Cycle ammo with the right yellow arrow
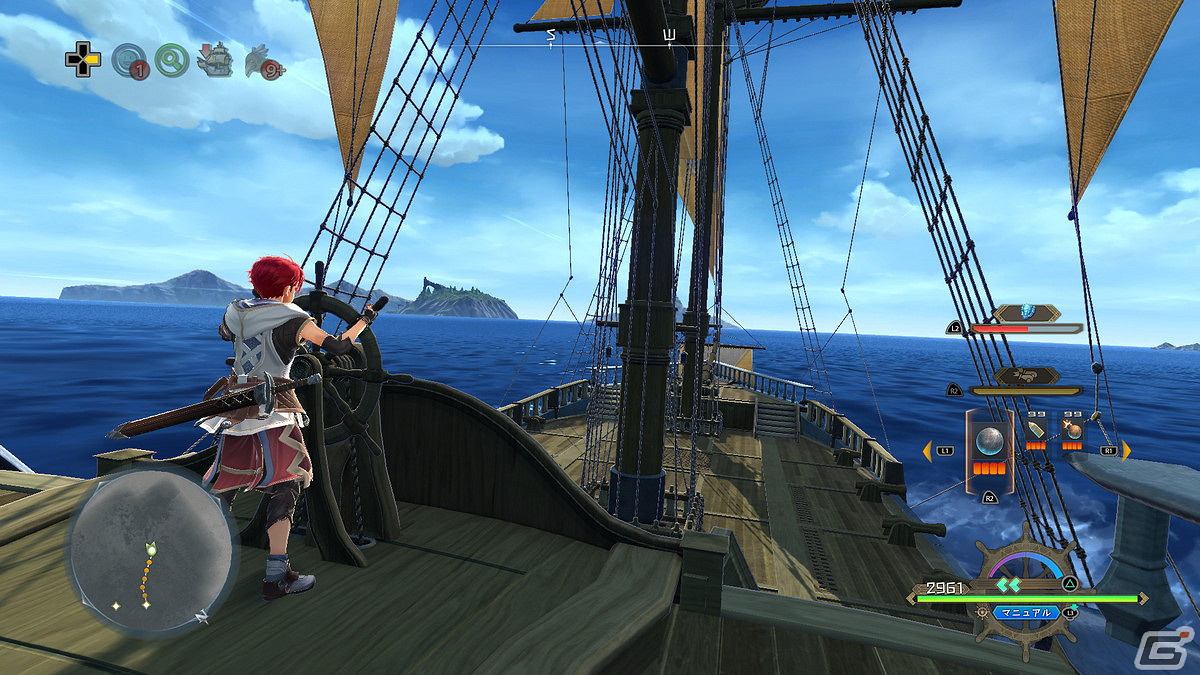The image size is (1200, 675). pyautogui.click(x=1126, y=450)
